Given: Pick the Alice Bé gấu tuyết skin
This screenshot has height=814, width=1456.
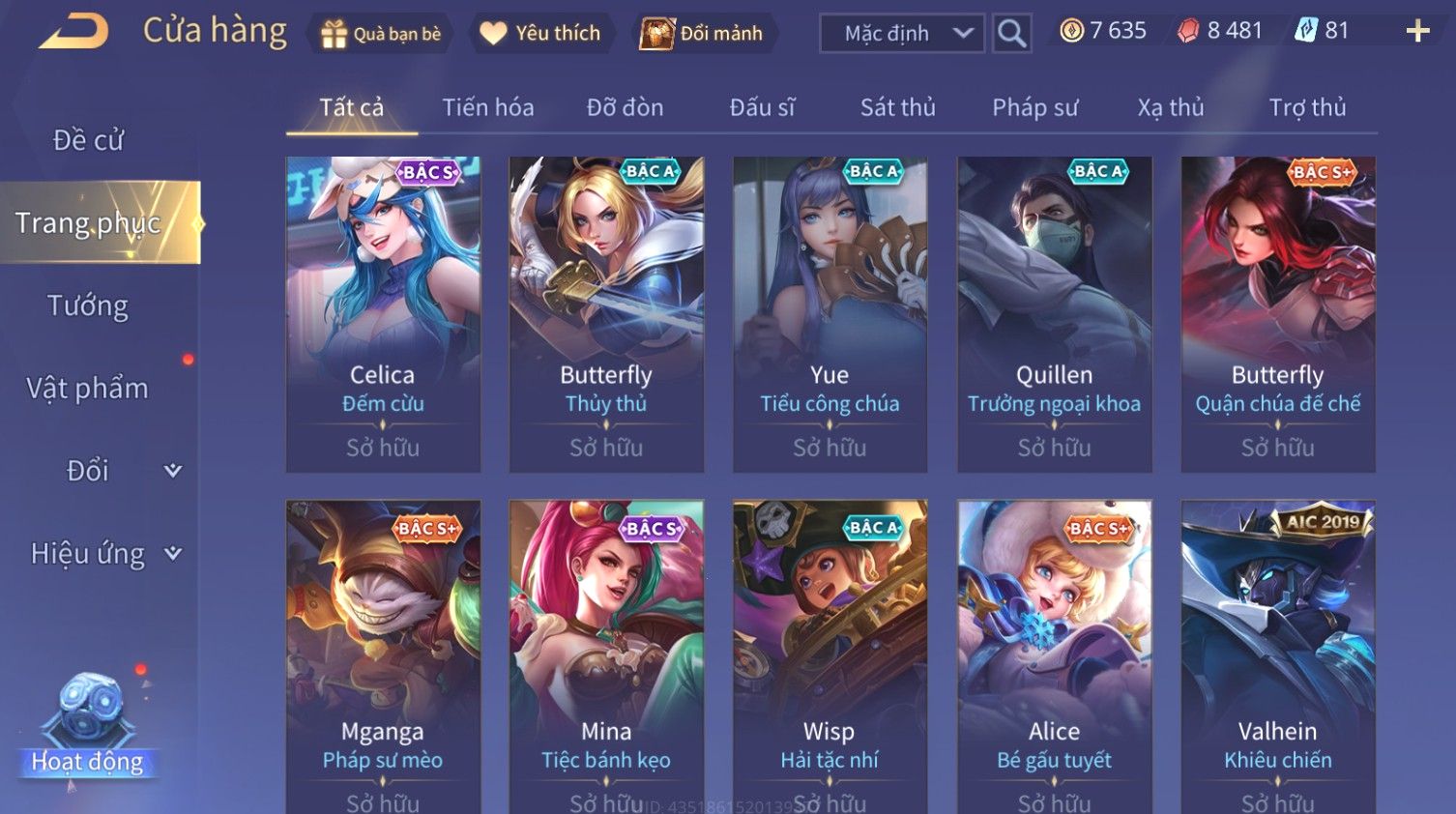Looking at the screenshot, I should point(1054,655).
